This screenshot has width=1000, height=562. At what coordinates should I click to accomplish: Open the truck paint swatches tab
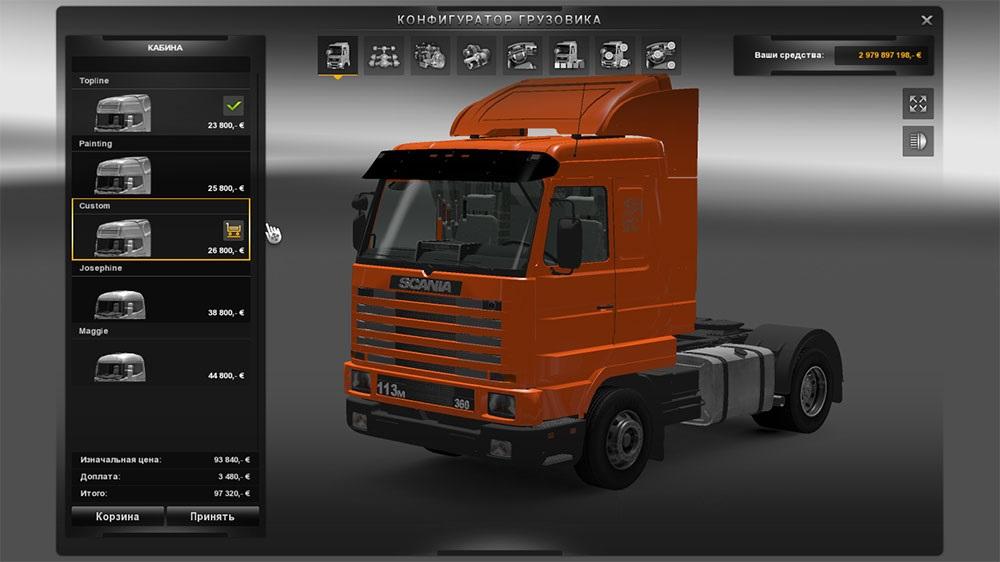tap(568, 55)
